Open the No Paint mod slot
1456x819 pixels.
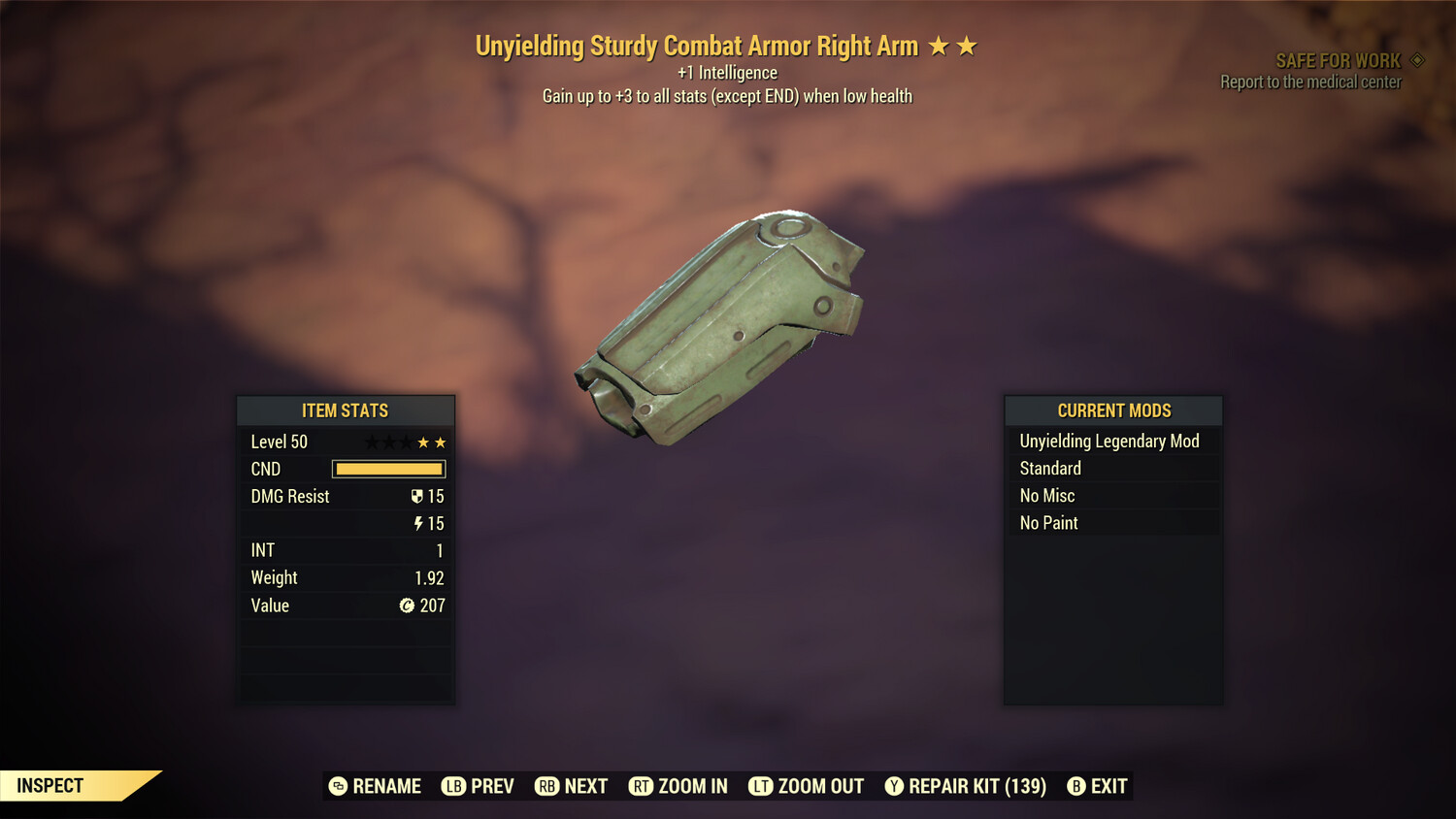pos(1112,522)
